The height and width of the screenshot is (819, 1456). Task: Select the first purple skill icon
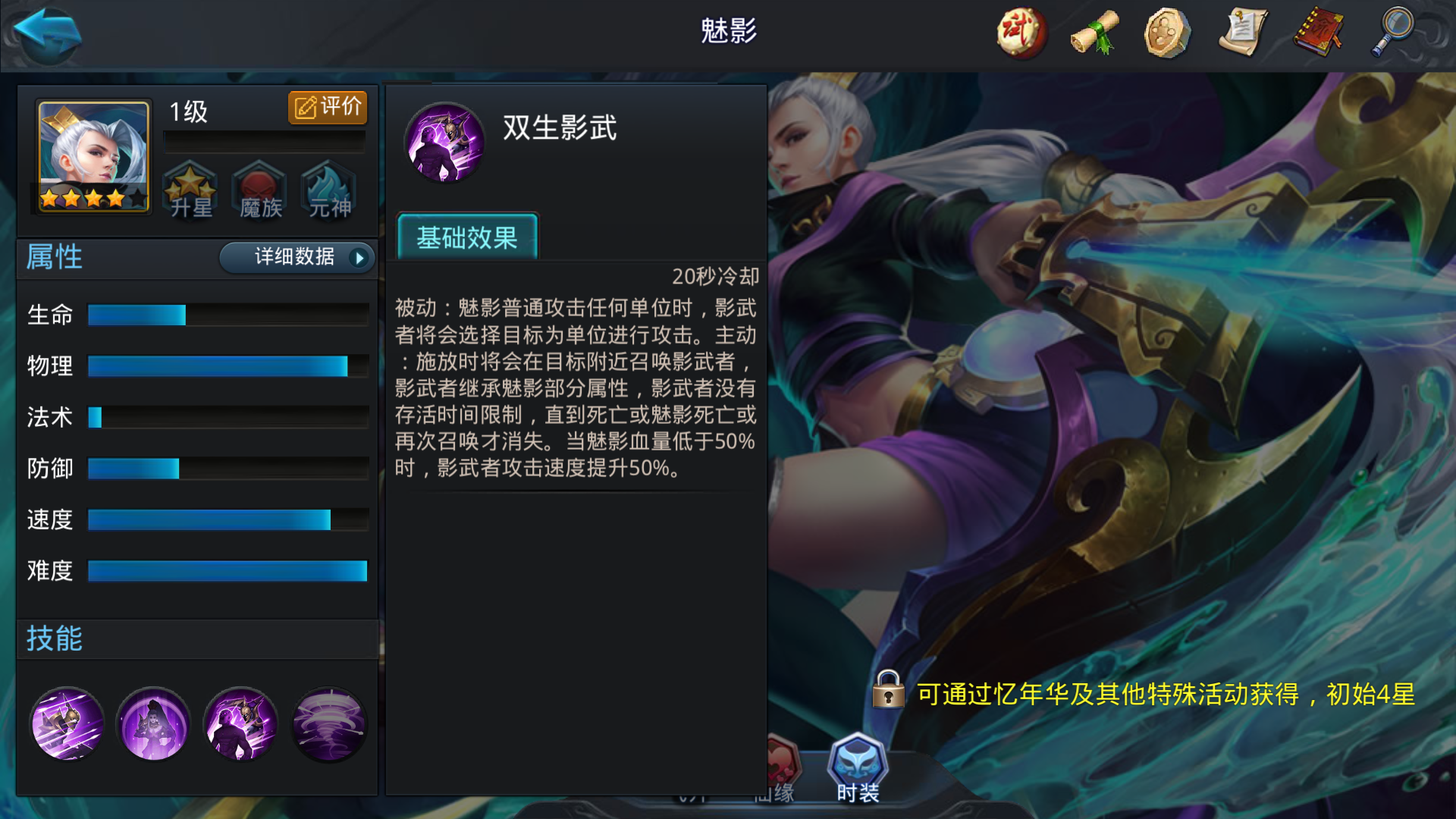67,725
